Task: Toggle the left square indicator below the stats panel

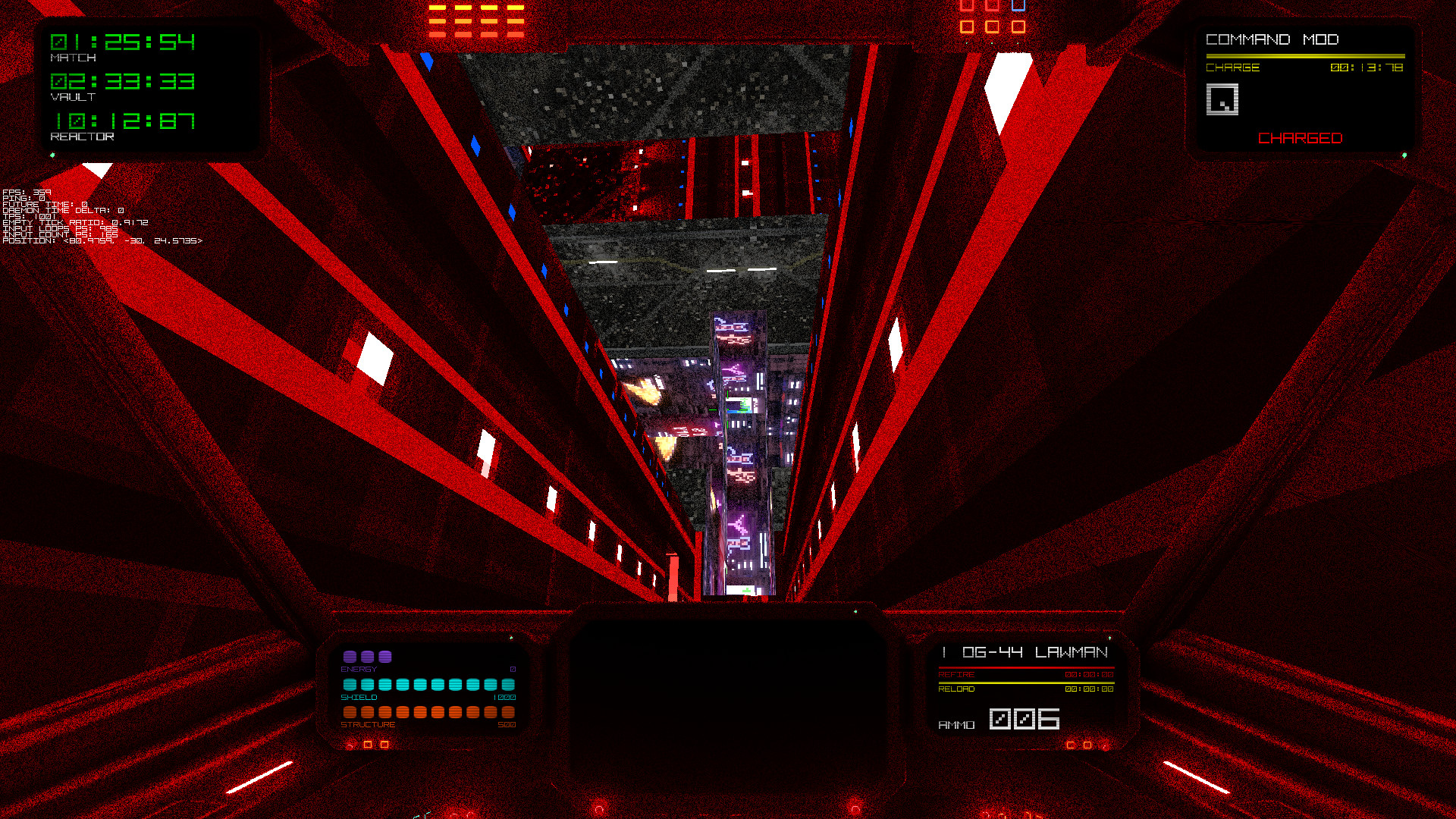Action: (367, 745)
